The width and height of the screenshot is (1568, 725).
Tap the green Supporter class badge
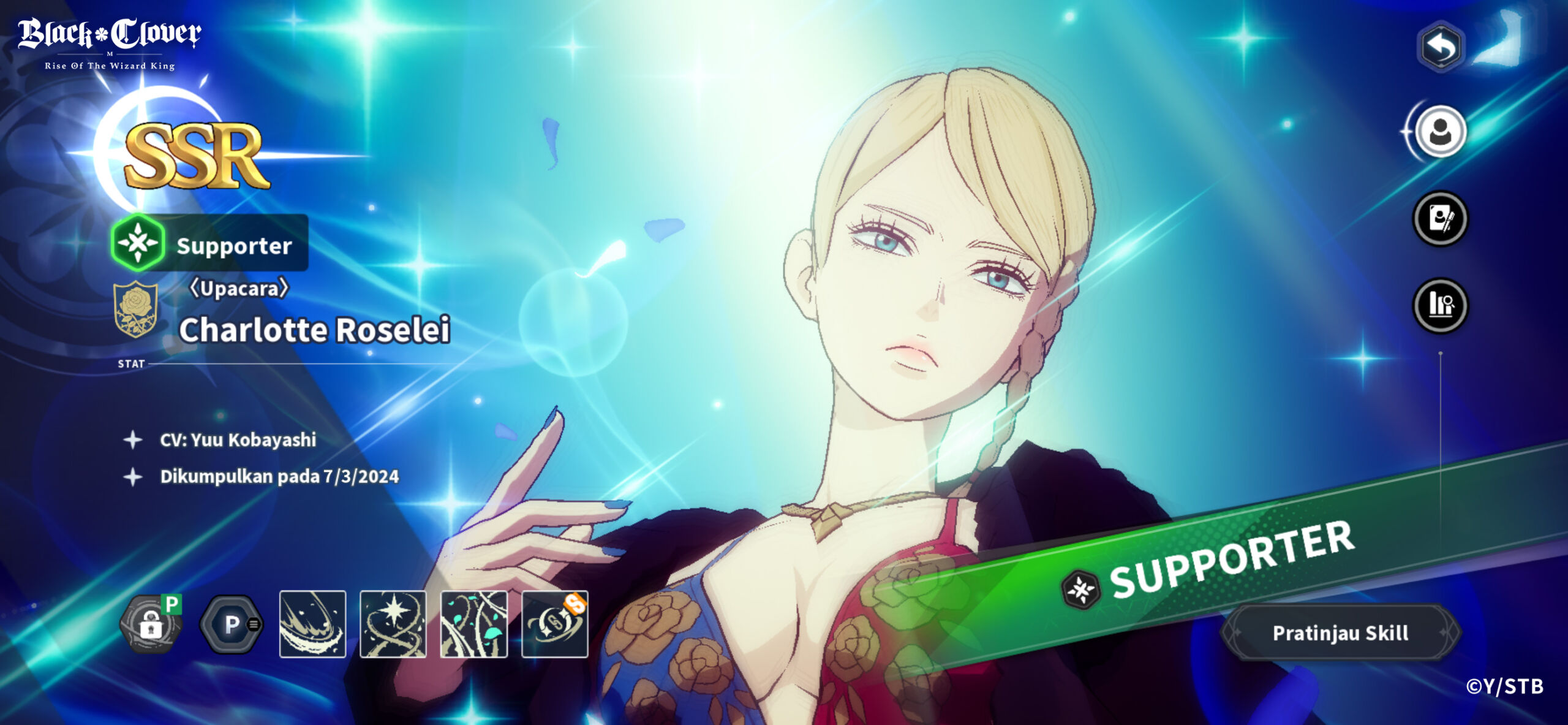click(x=138, y=243)
